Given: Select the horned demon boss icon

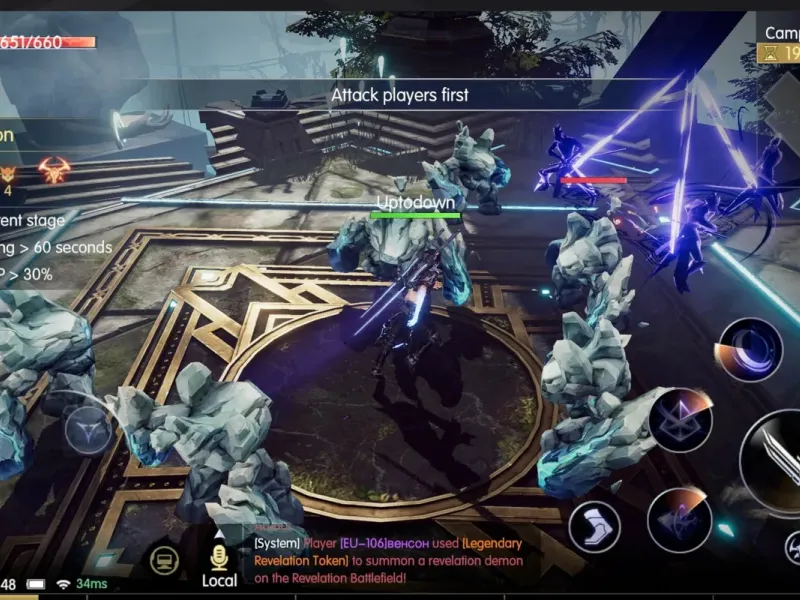Looking at the screenshot, I should pos(54,168).
